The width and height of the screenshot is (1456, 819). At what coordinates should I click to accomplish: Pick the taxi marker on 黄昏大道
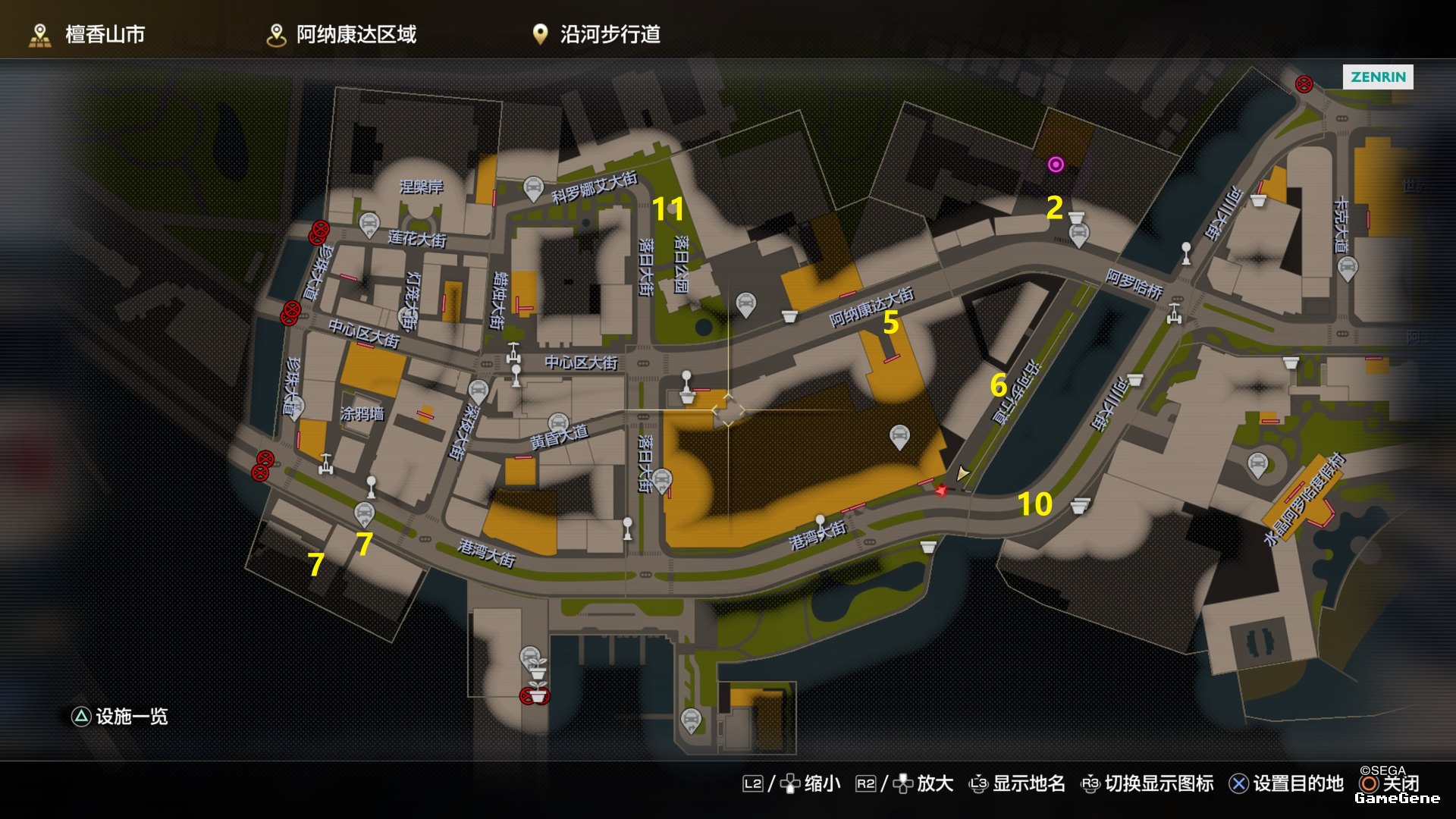click(558, 423)
